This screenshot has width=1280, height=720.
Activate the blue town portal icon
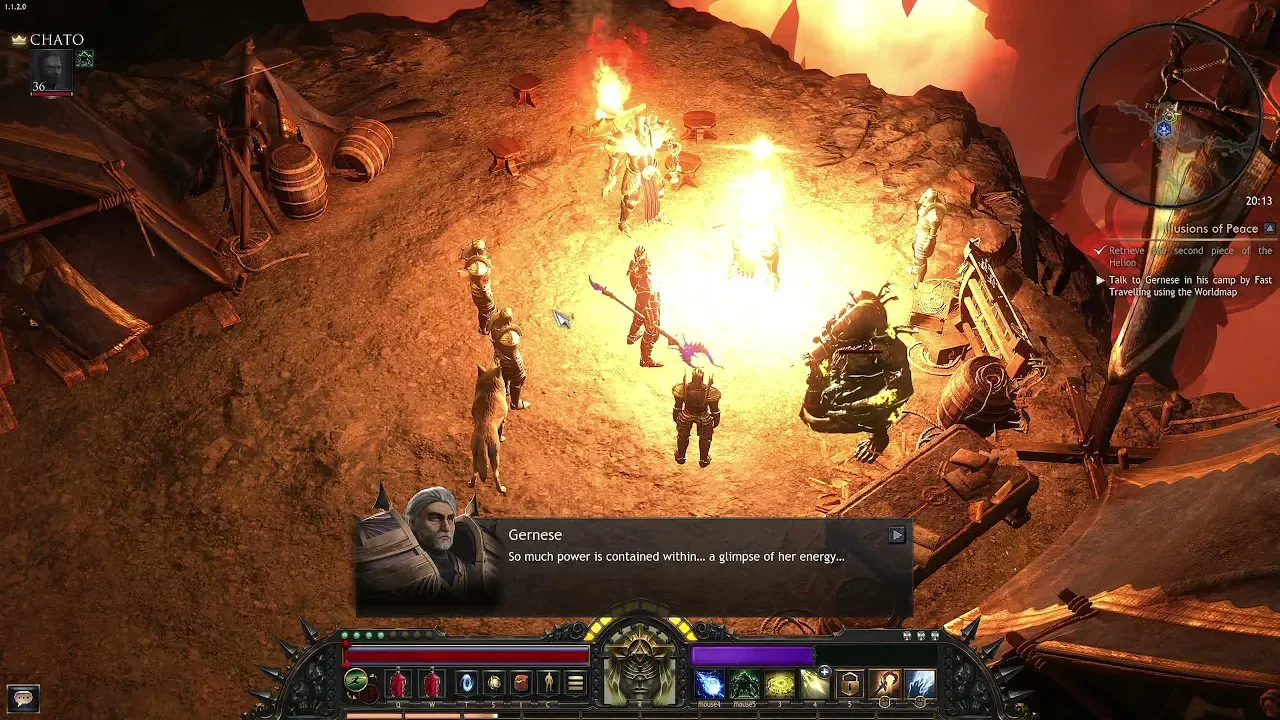click(x=467, y=684)
